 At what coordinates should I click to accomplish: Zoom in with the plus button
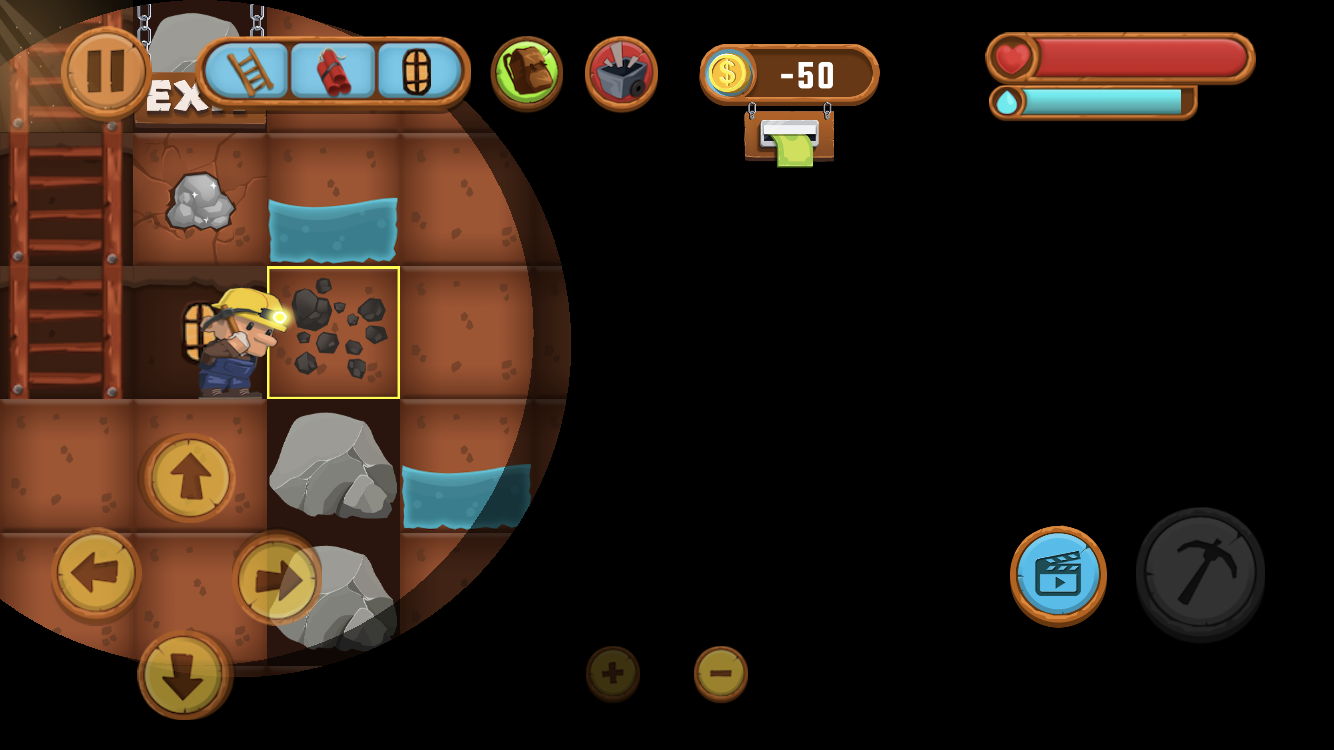coord(613,673)
